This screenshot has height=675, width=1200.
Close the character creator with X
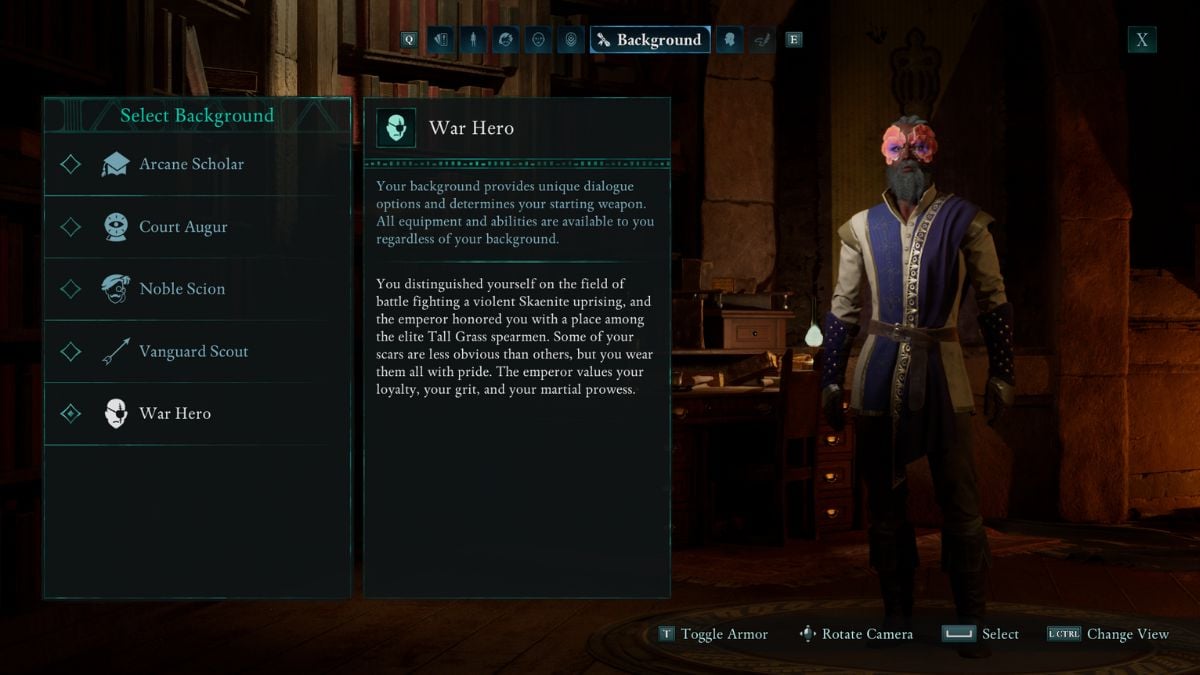(1142, 40)
